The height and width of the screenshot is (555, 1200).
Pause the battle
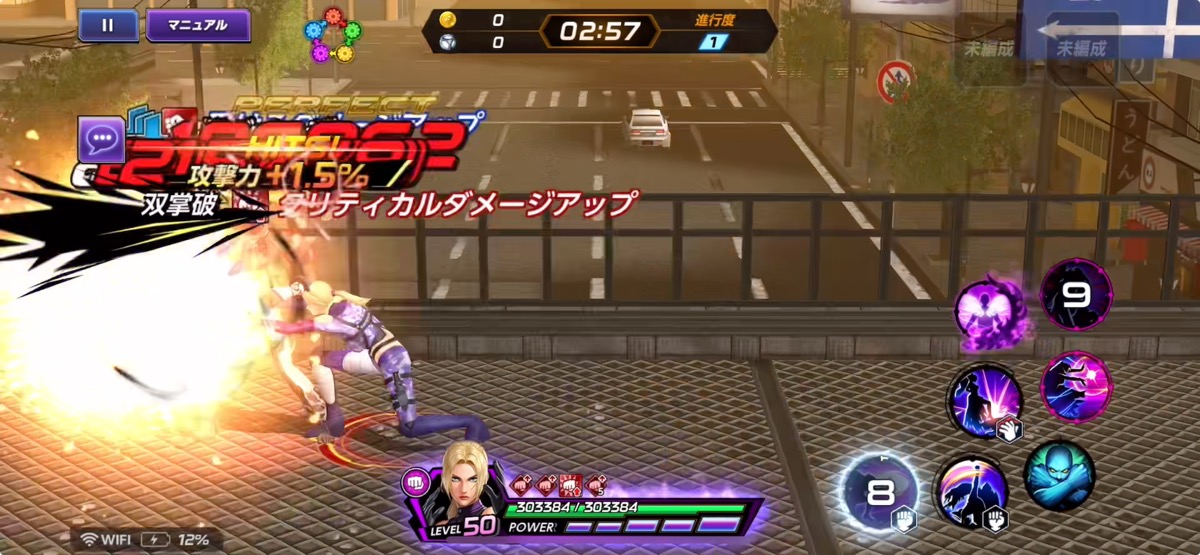tap(108, 25)
